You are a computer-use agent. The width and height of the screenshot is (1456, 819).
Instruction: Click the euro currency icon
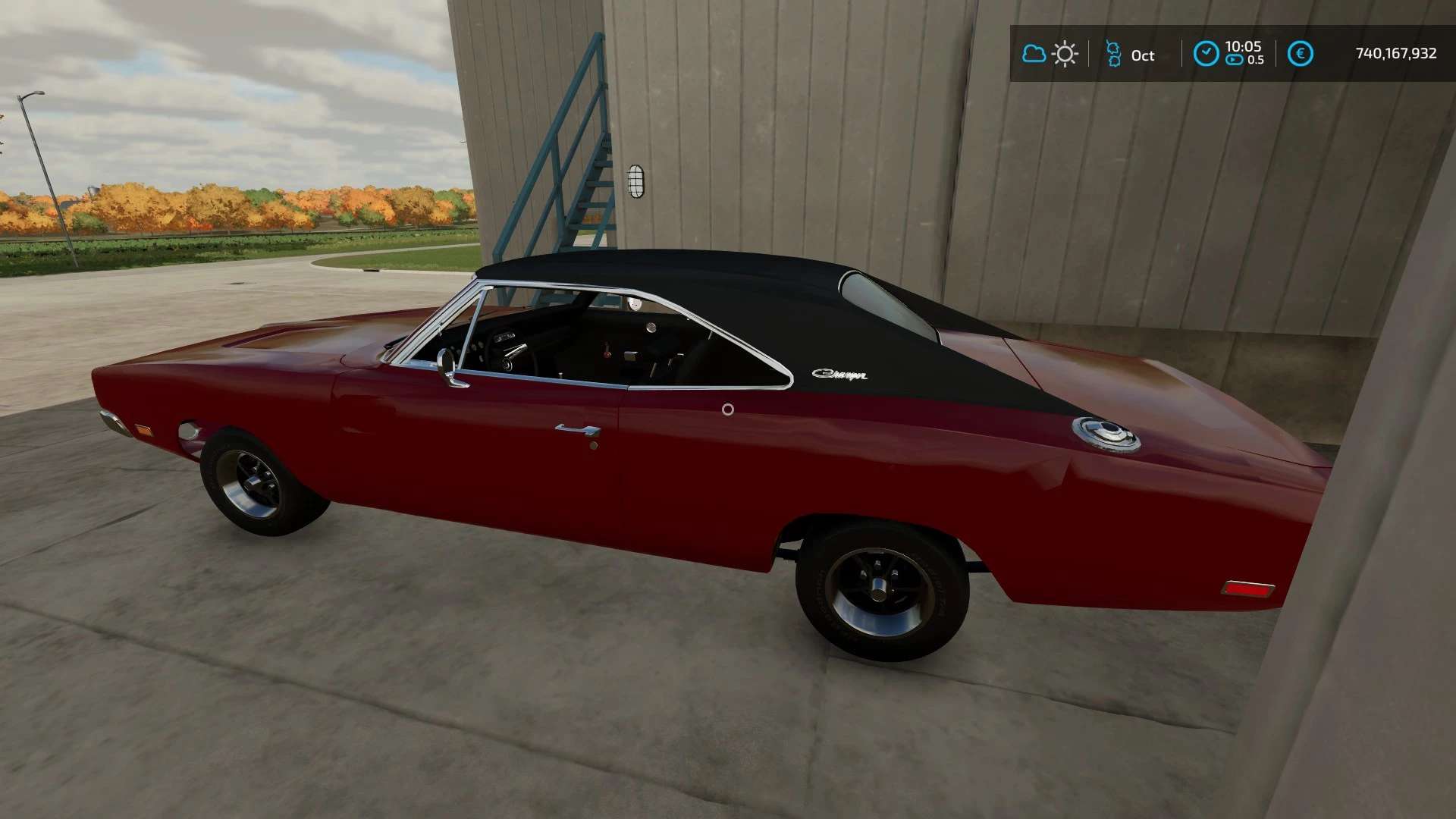[1300, 54]
